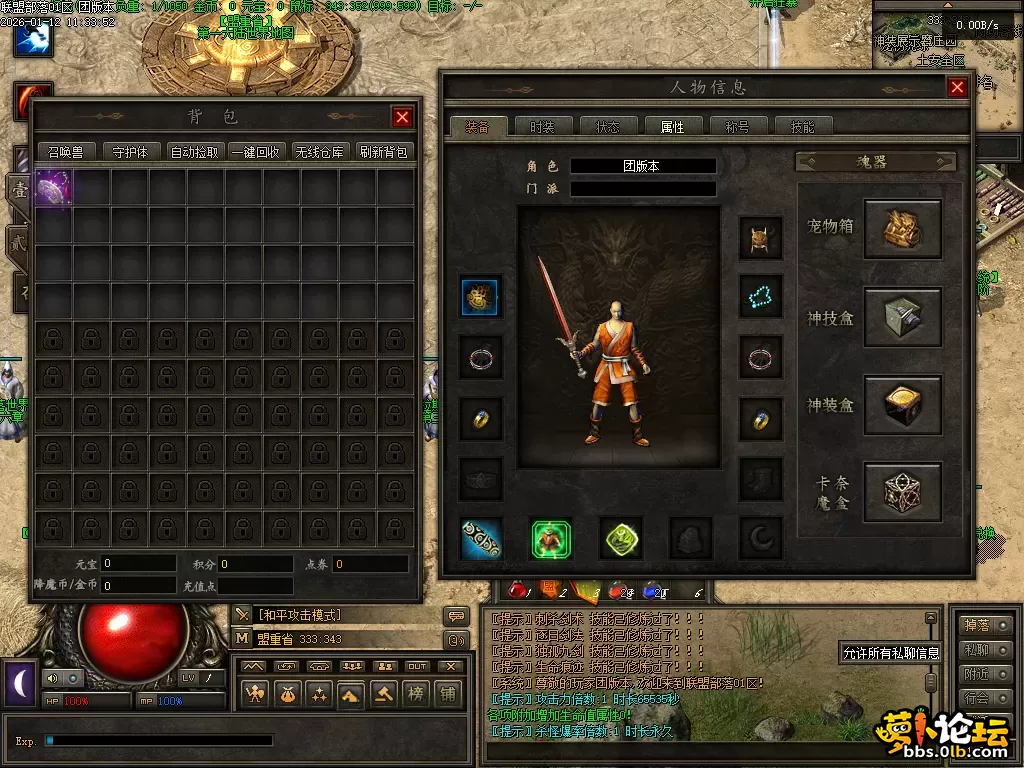Click the 和平攻击模式 attack mode sword icon
The height and width of the screenshot is (768, 1024).
(243, 614)
